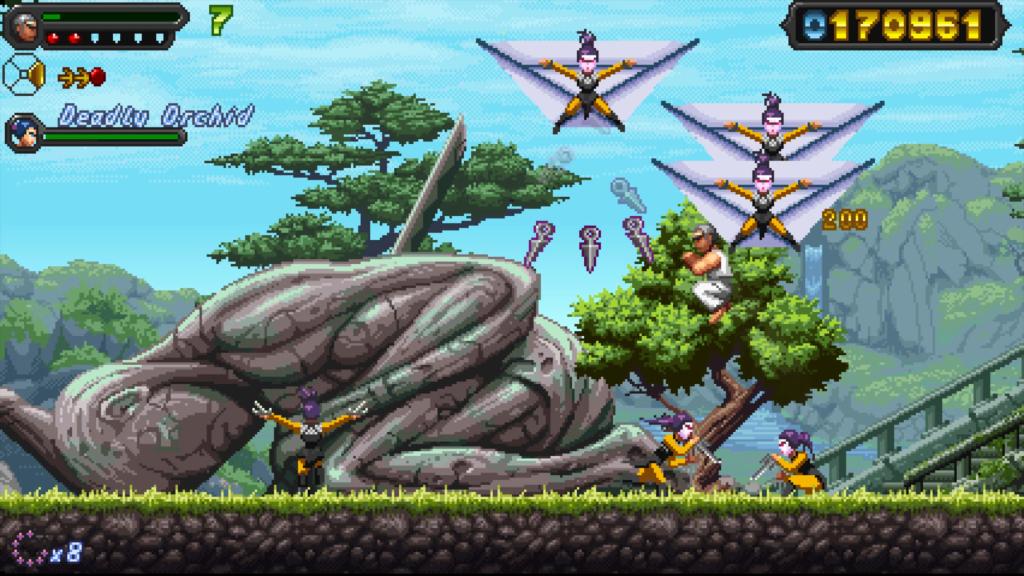
Task: Click the Deadly Orchid boss portrait
Action: coord(23,132)
